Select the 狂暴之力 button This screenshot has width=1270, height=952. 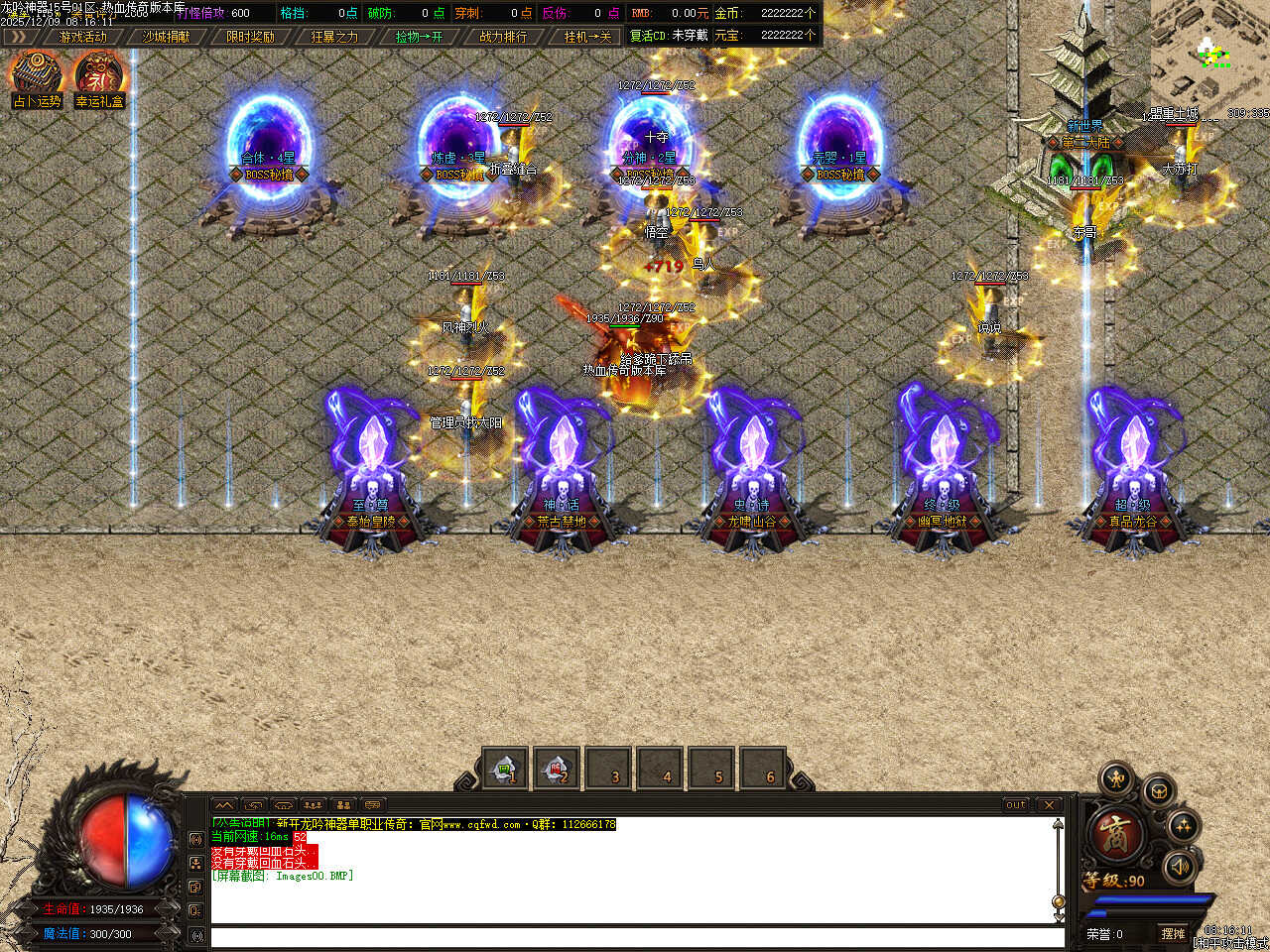tap(334, 37)
